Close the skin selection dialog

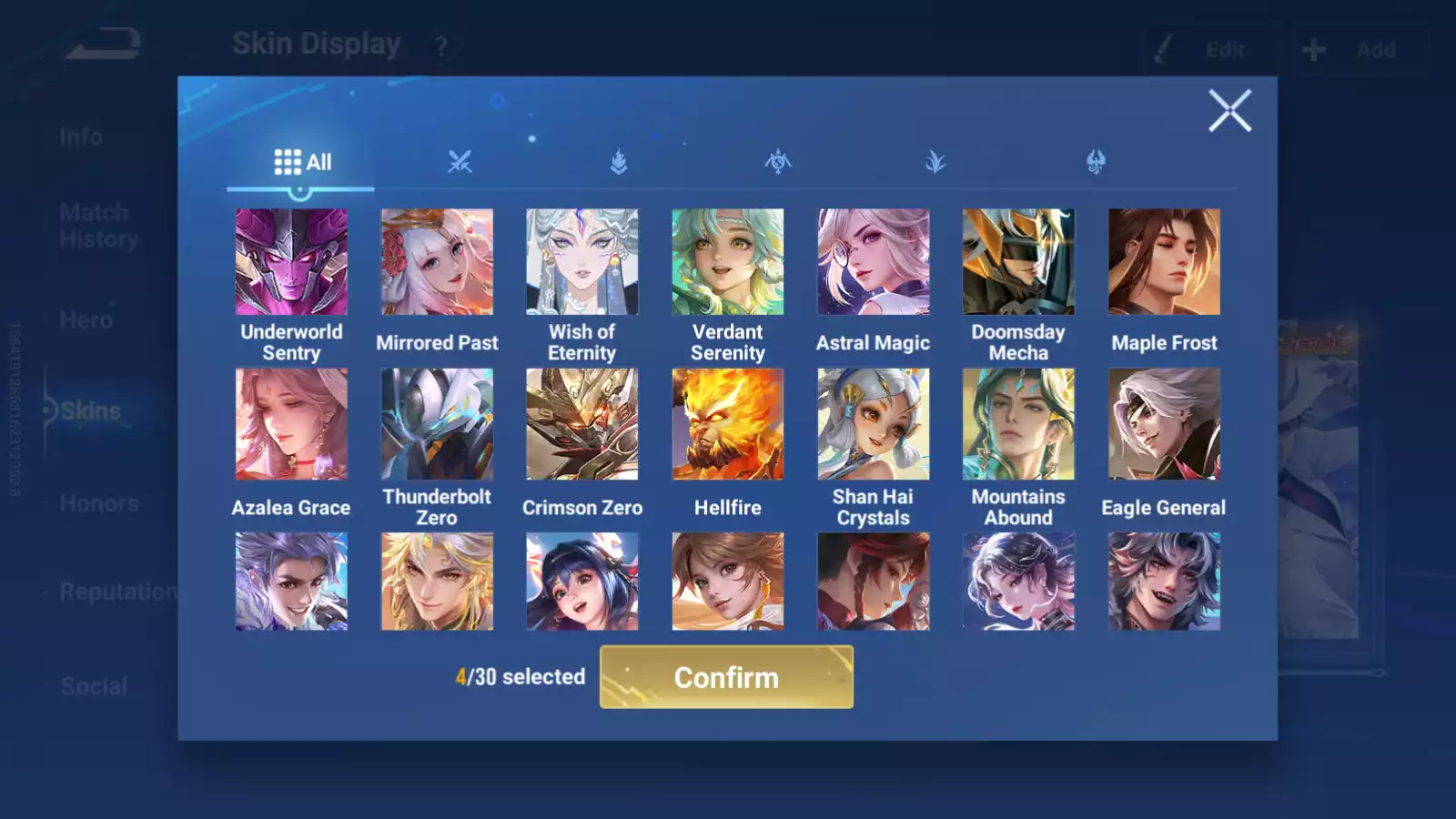(1229, 111)
